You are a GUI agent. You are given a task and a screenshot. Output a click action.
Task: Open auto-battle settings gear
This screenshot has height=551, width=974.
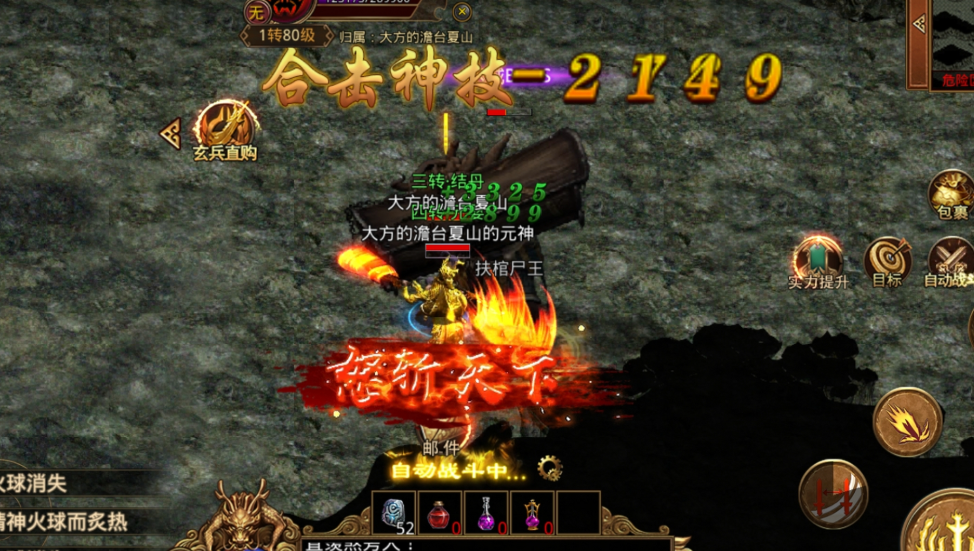pyautogui.click(x=549, y=468)
